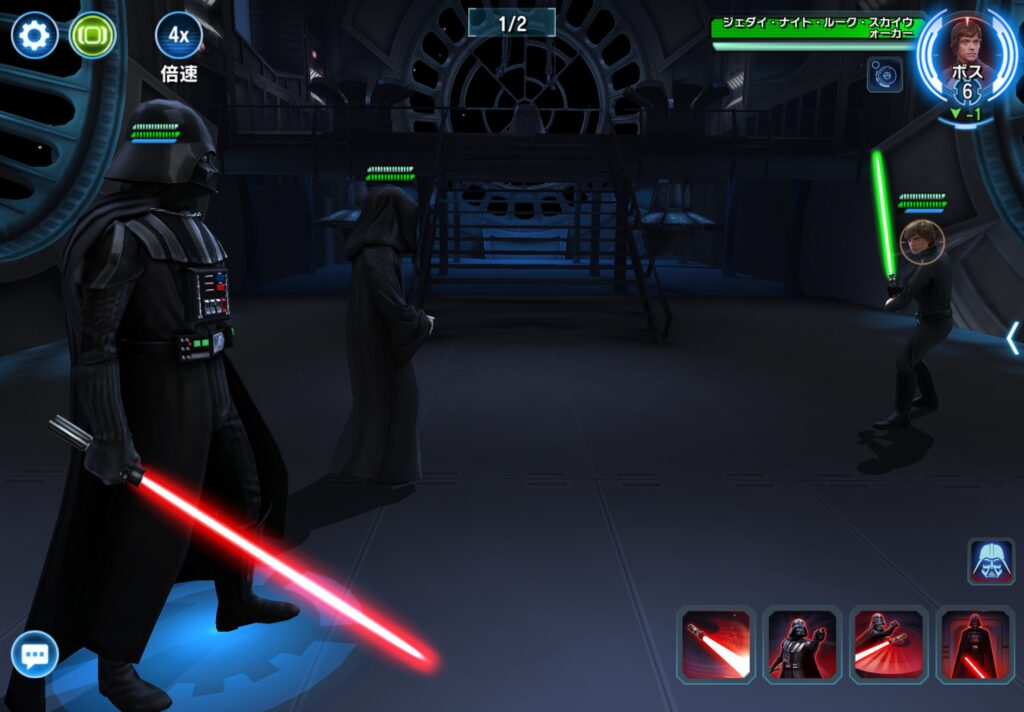Click the round icon beneath boss health bar
This screenshot has width=1024, height=712.
(x=884, y=75)
